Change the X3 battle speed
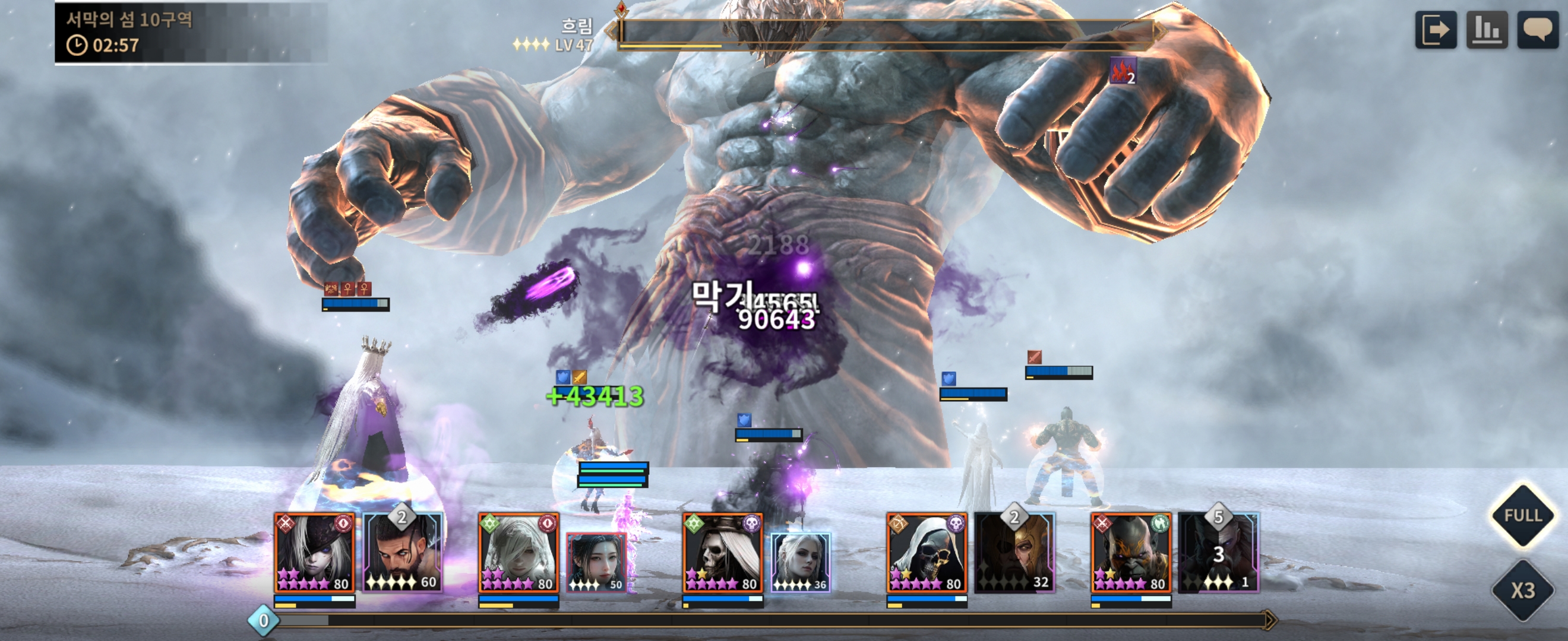The height and width of the screenshot is (641, 1568). [1522, 590]
